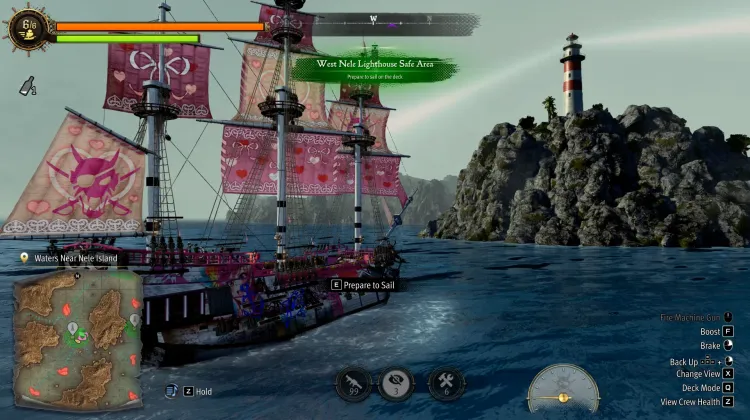This screenshot has width=750, height=420.
Task: Click the West Nele Lighthouse Safe Area banner
Action: (376, 69)
